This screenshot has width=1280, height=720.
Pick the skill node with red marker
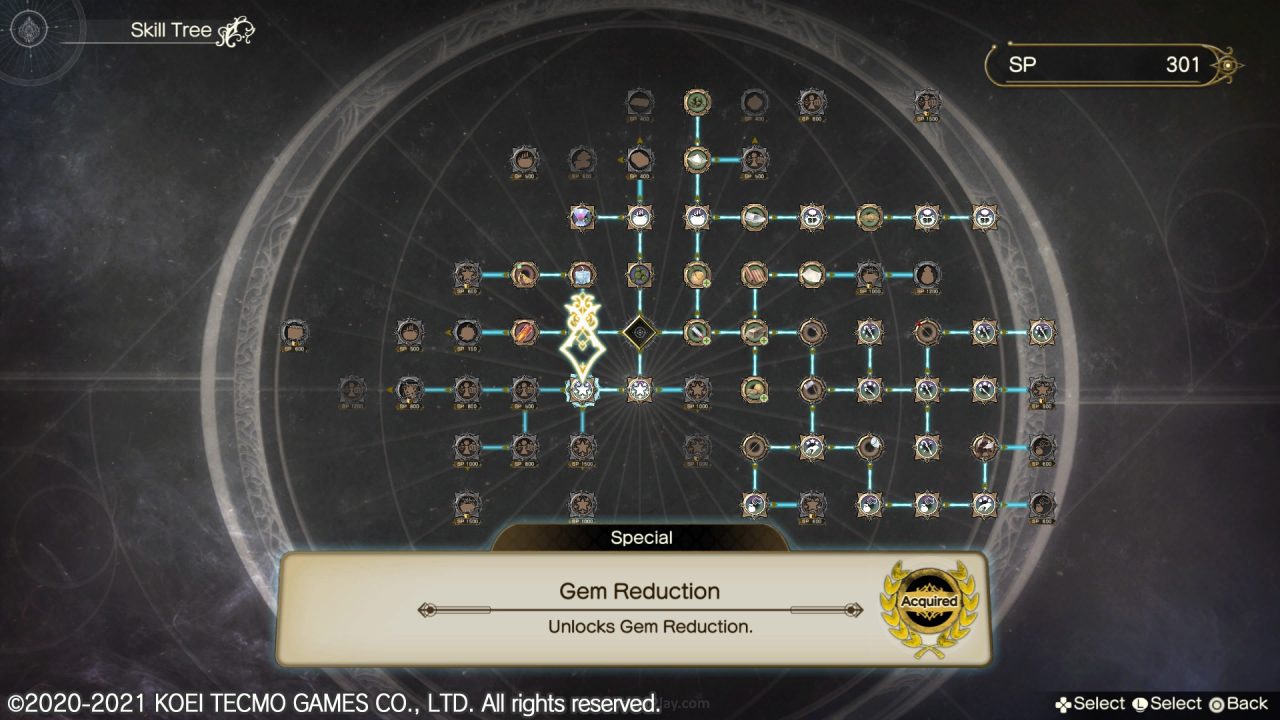click(x=927, y=331)
